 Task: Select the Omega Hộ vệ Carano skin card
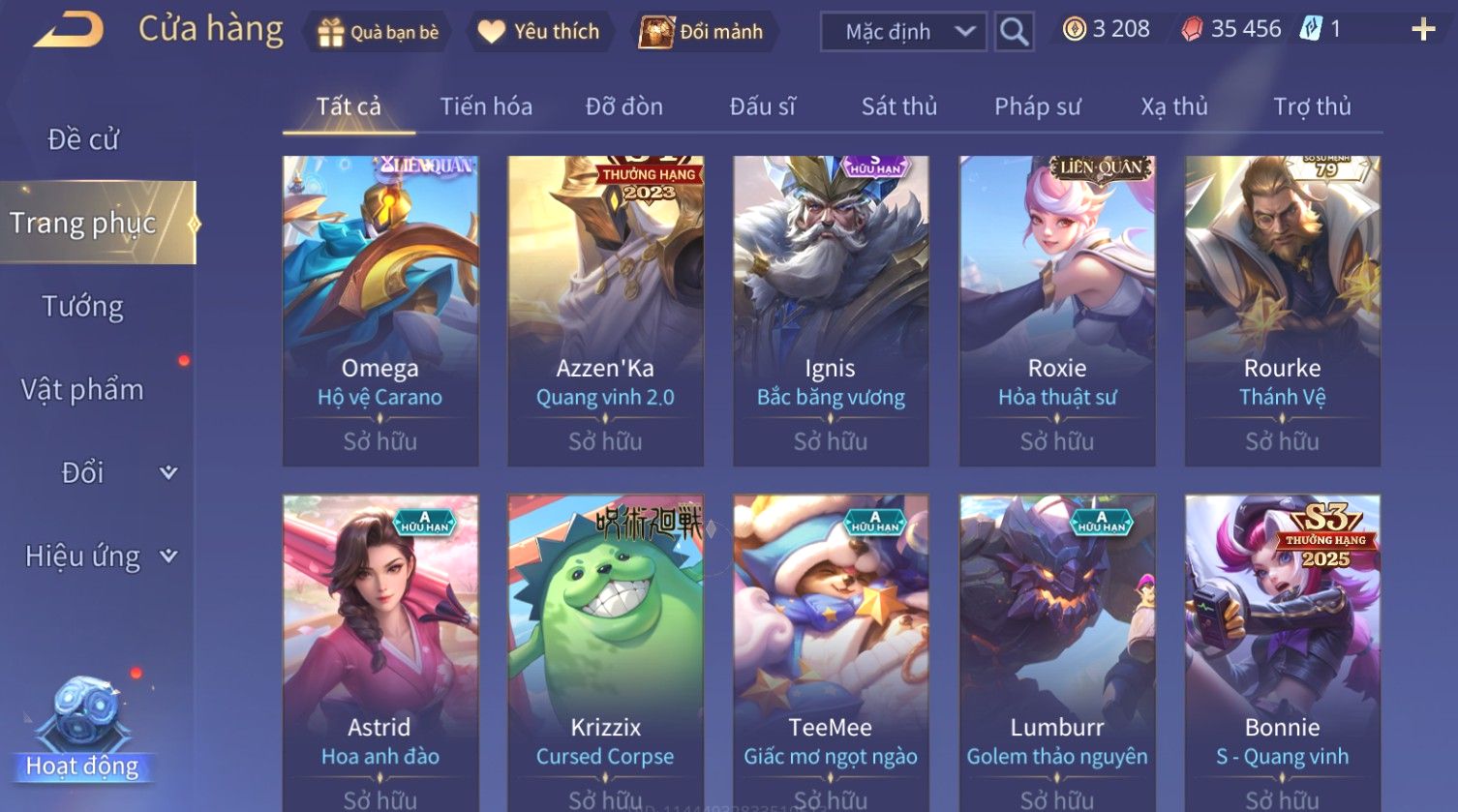pos(380,310)
